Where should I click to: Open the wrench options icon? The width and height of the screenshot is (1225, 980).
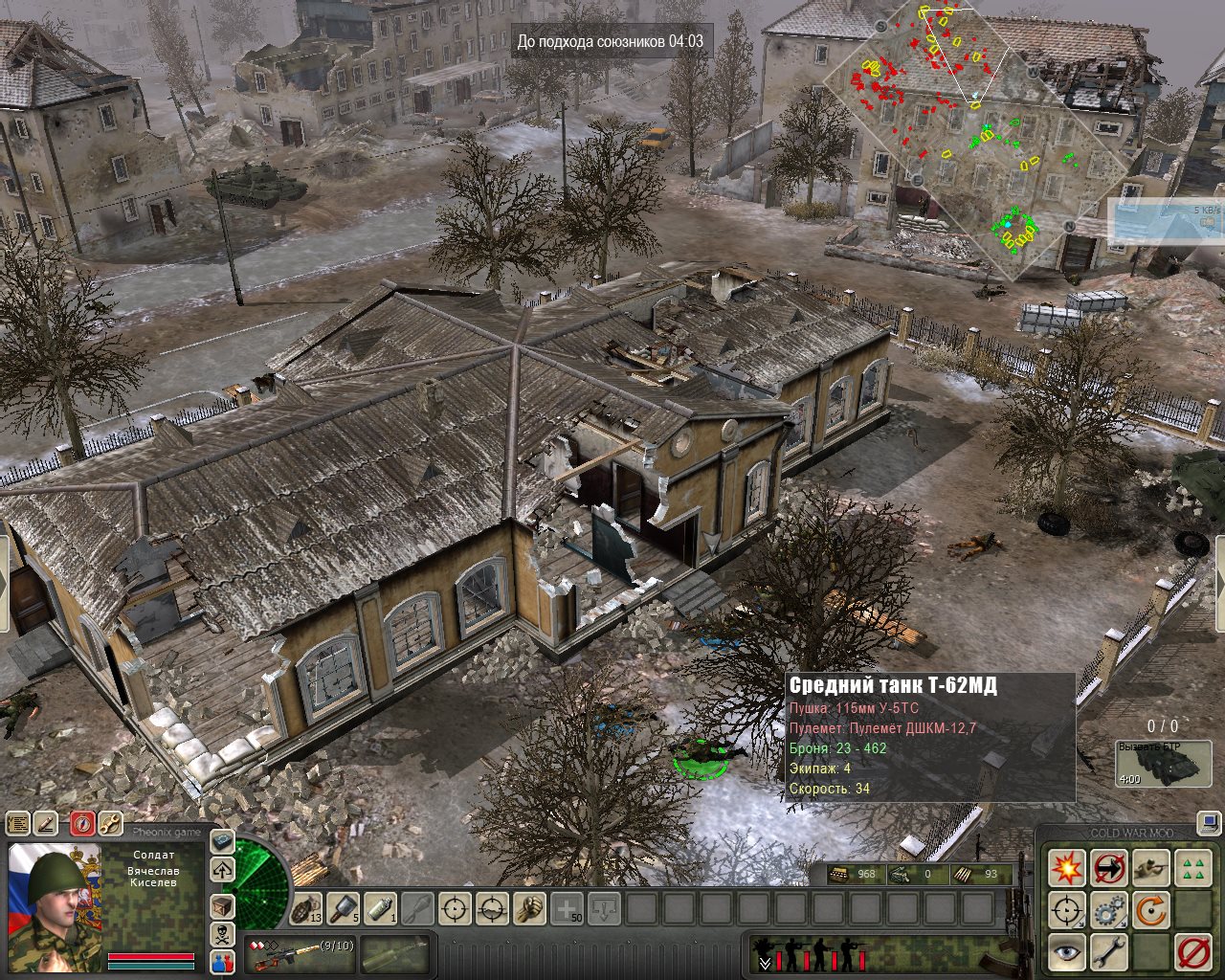(111, 823)
